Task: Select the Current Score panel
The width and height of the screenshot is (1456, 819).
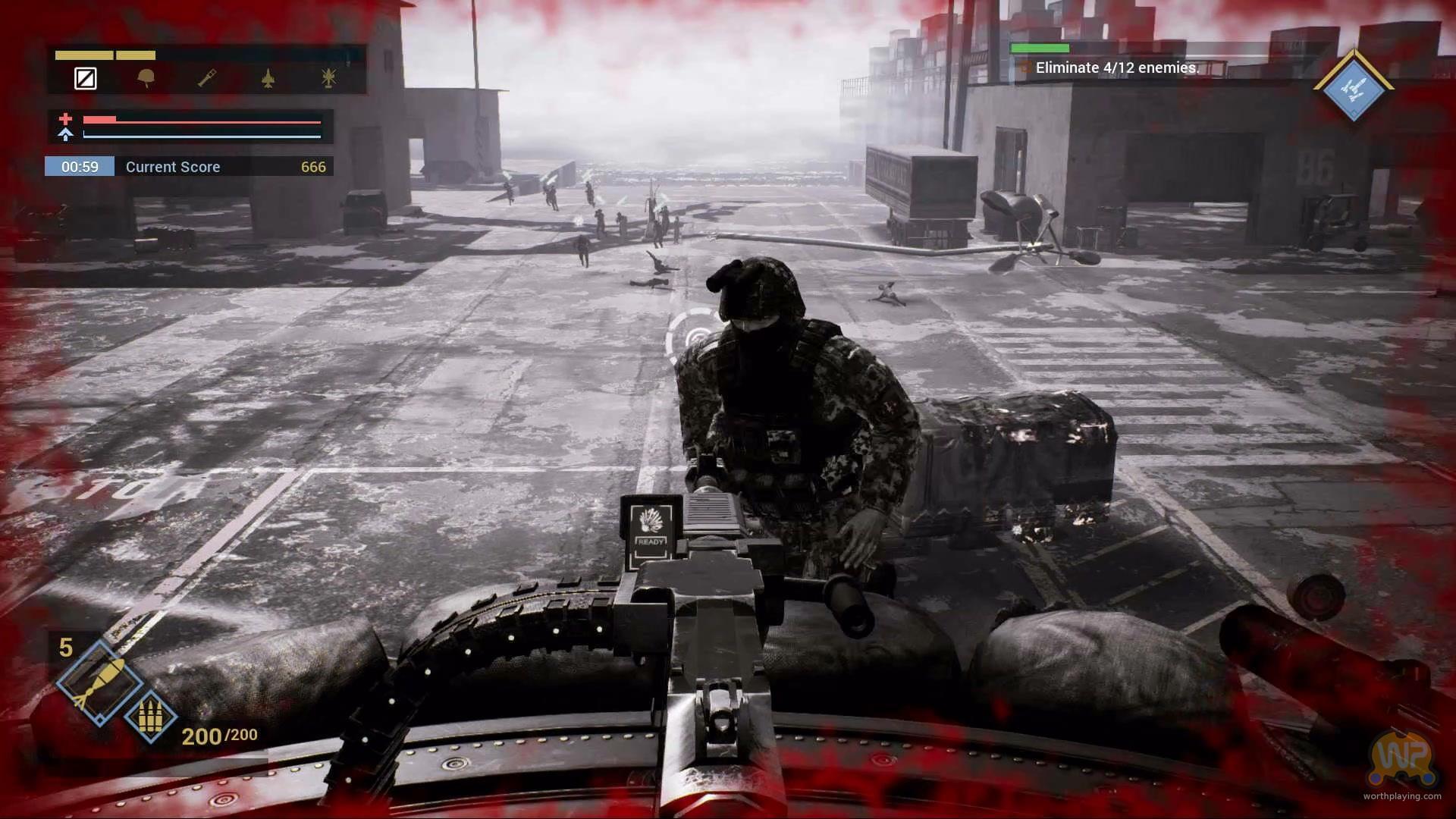Action: pos(172,166)
